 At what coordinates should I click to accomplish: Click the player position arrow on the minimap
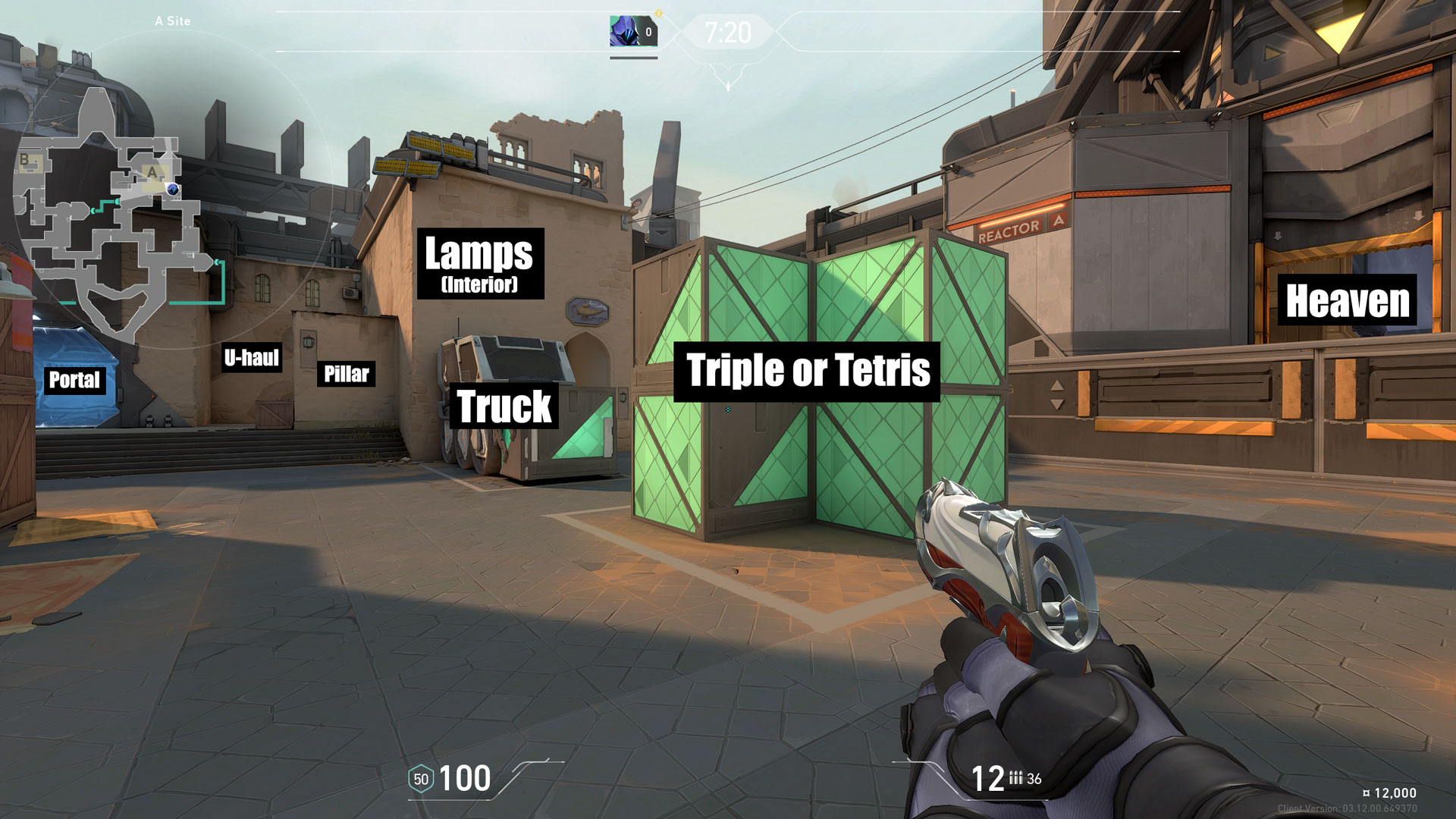pyautogui.click(x=174, y=187)
